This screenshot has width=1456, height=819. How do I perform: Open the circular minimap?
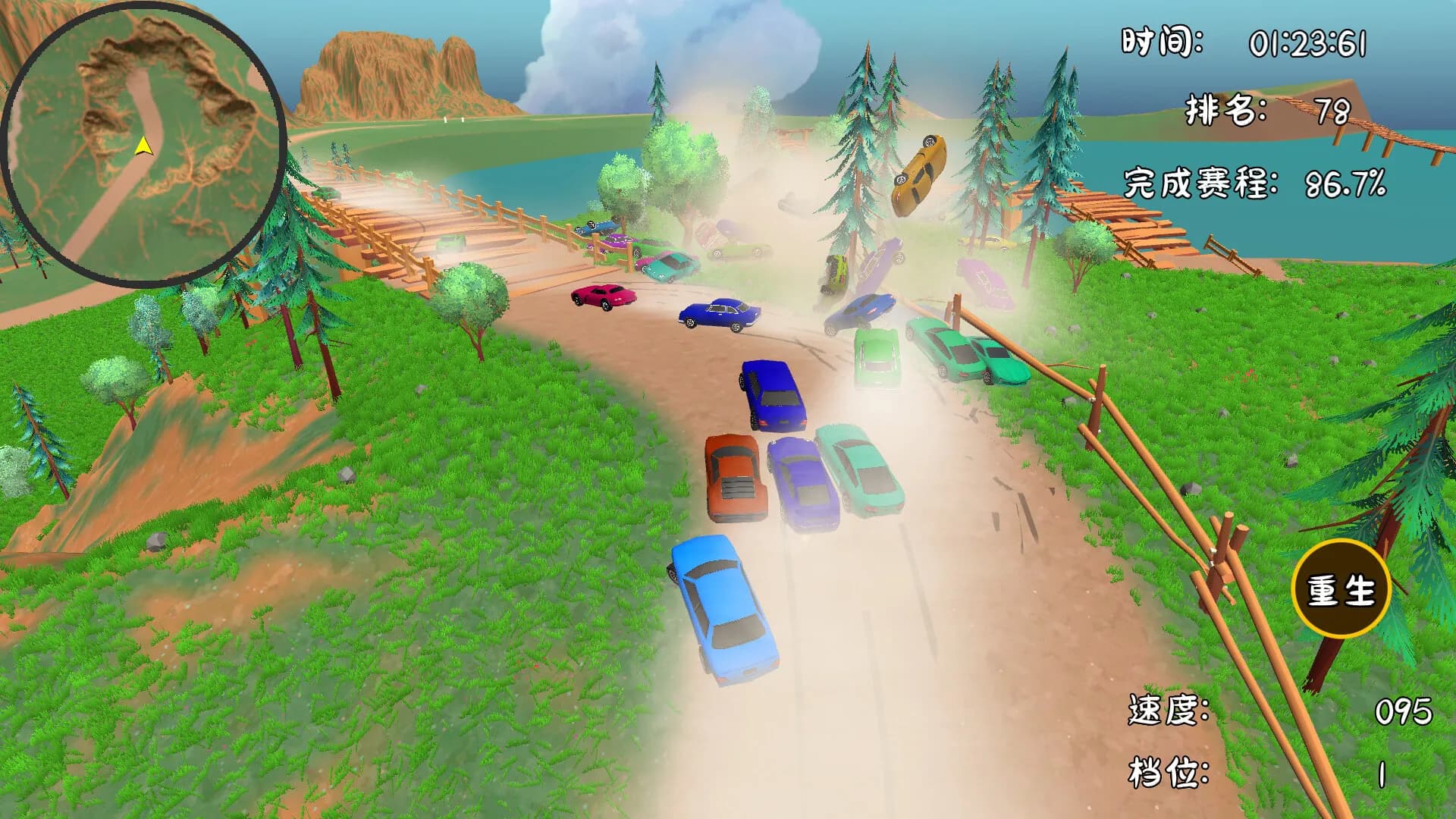[144, 144]
